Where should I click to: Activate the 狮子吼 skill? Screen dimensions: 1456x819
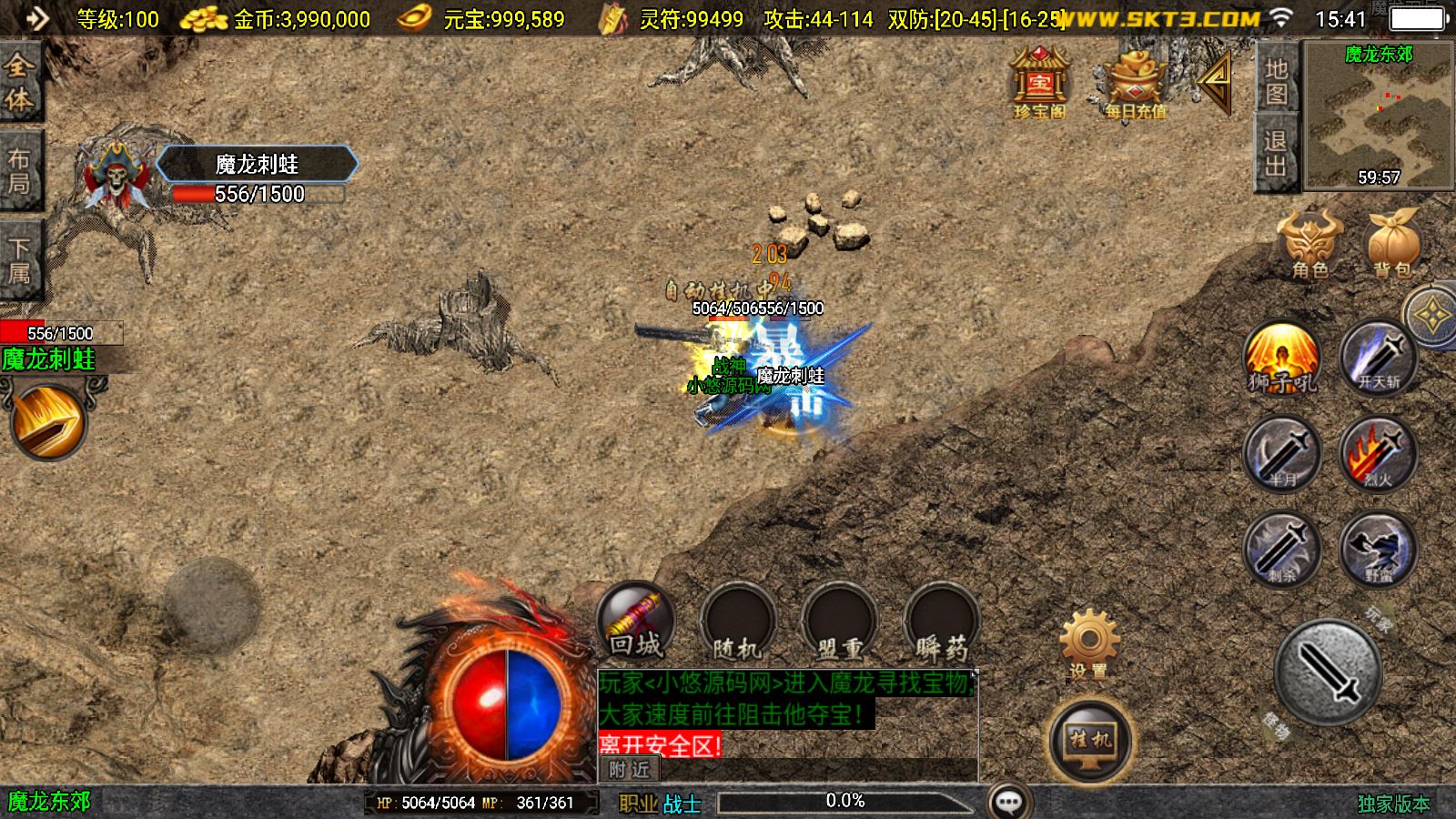click(1281, 359)
